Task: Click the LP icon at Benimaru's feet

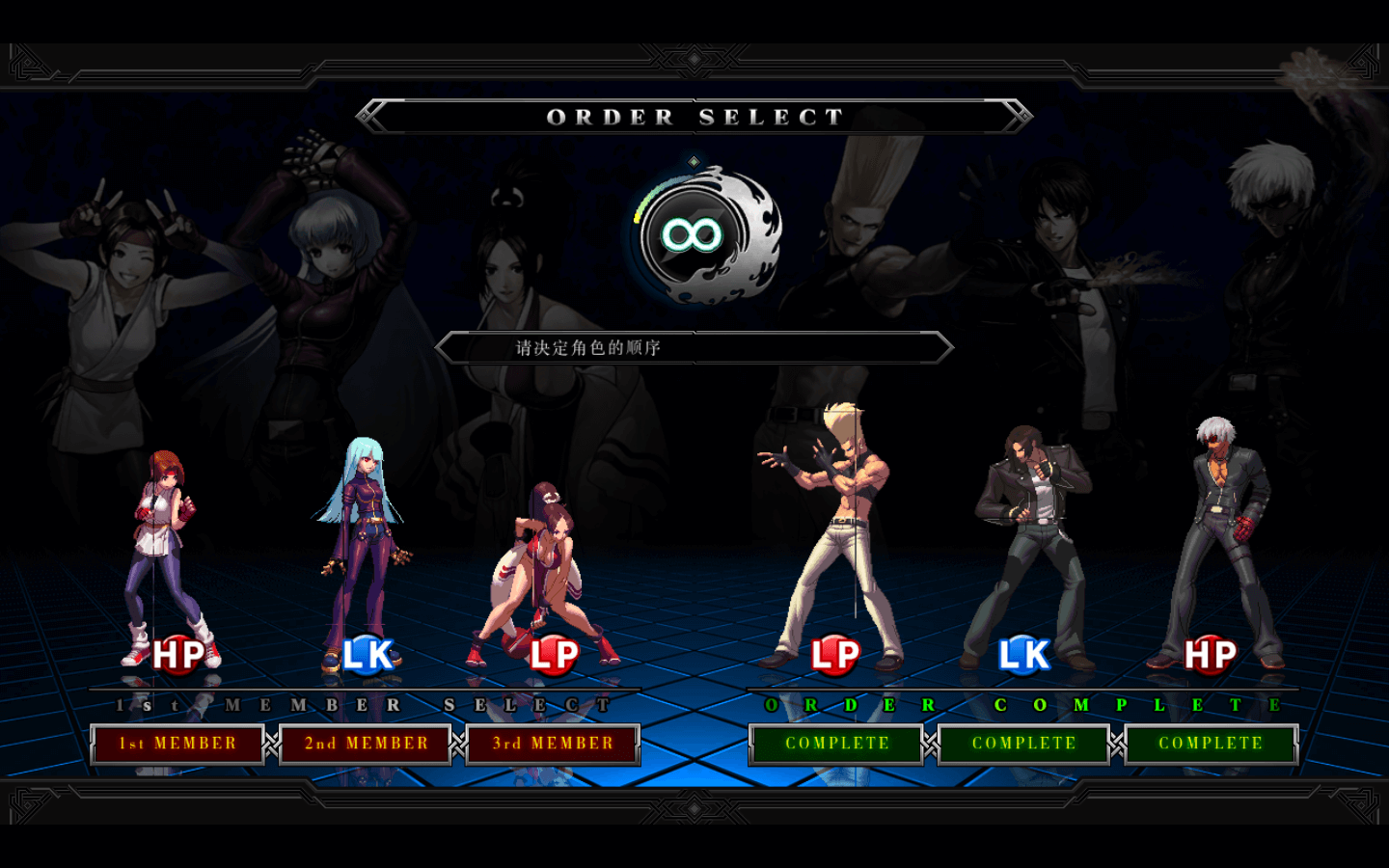Action: [835, 655]
